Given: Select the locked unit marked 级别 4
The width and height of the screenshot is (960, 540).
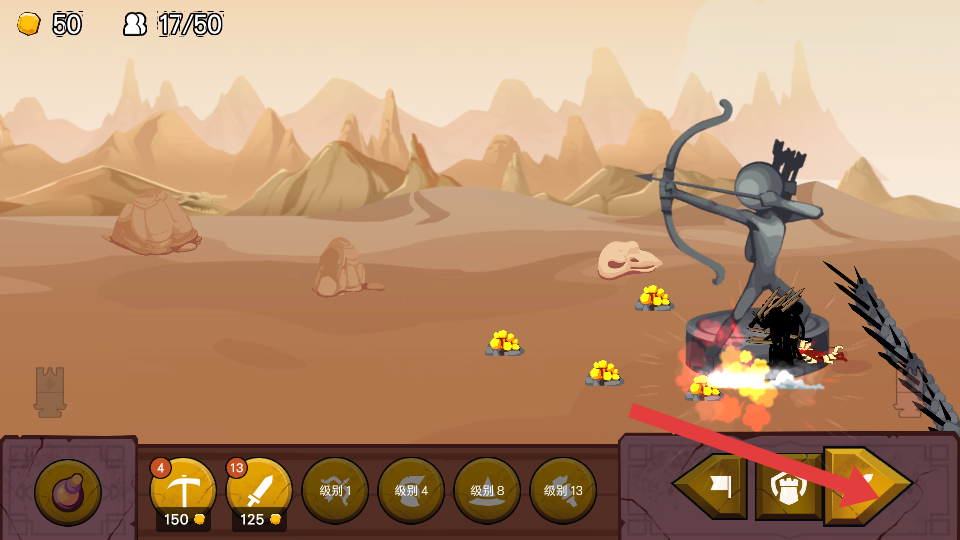Looking at the screenshot, I should point(411,490).
